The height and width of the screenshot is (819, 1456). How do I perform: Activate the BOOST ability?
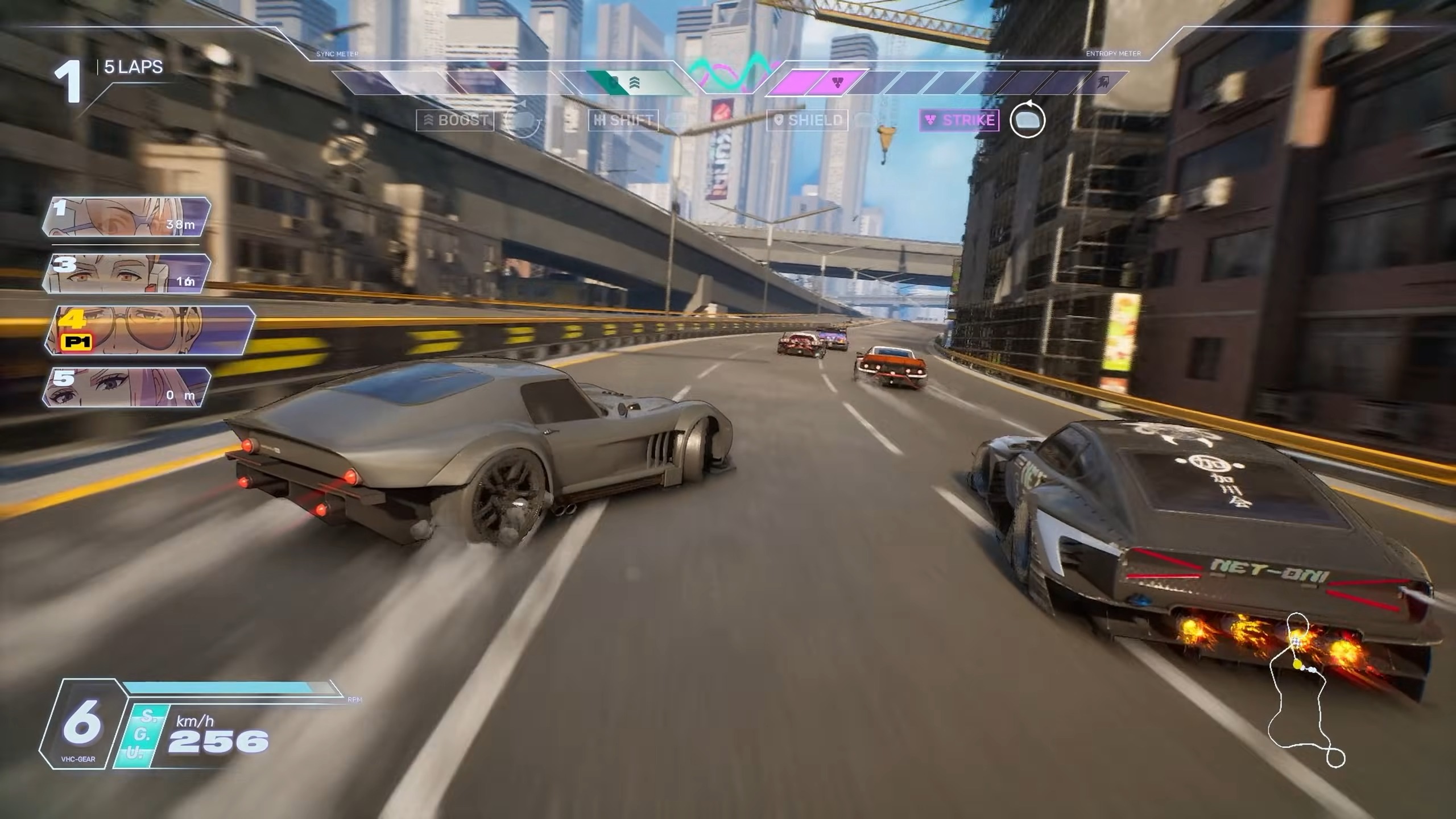[456, 120]
